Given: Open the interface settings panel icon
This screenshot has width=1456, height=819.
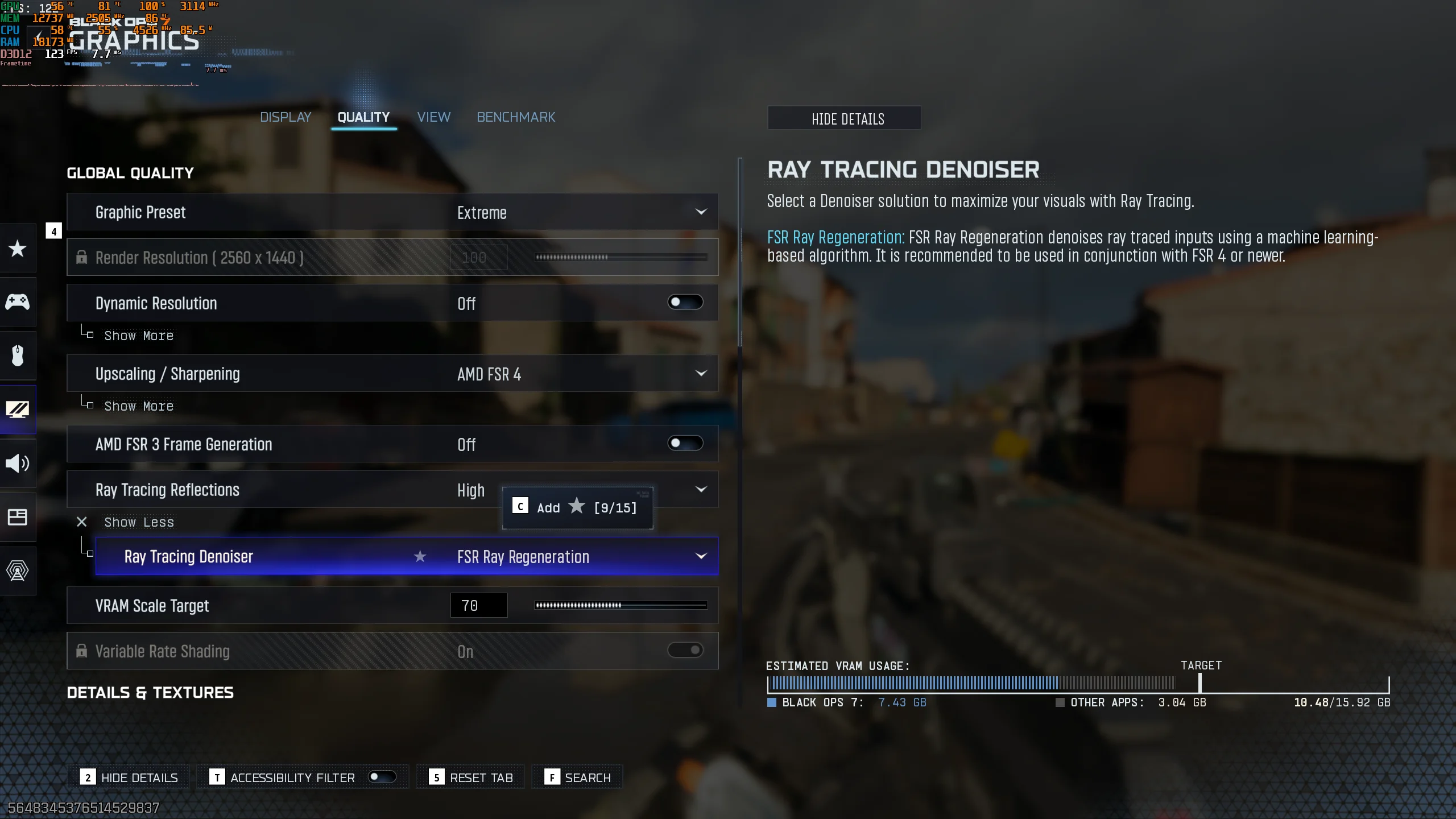Looking at the screenshot, I should tap(18, 517).
